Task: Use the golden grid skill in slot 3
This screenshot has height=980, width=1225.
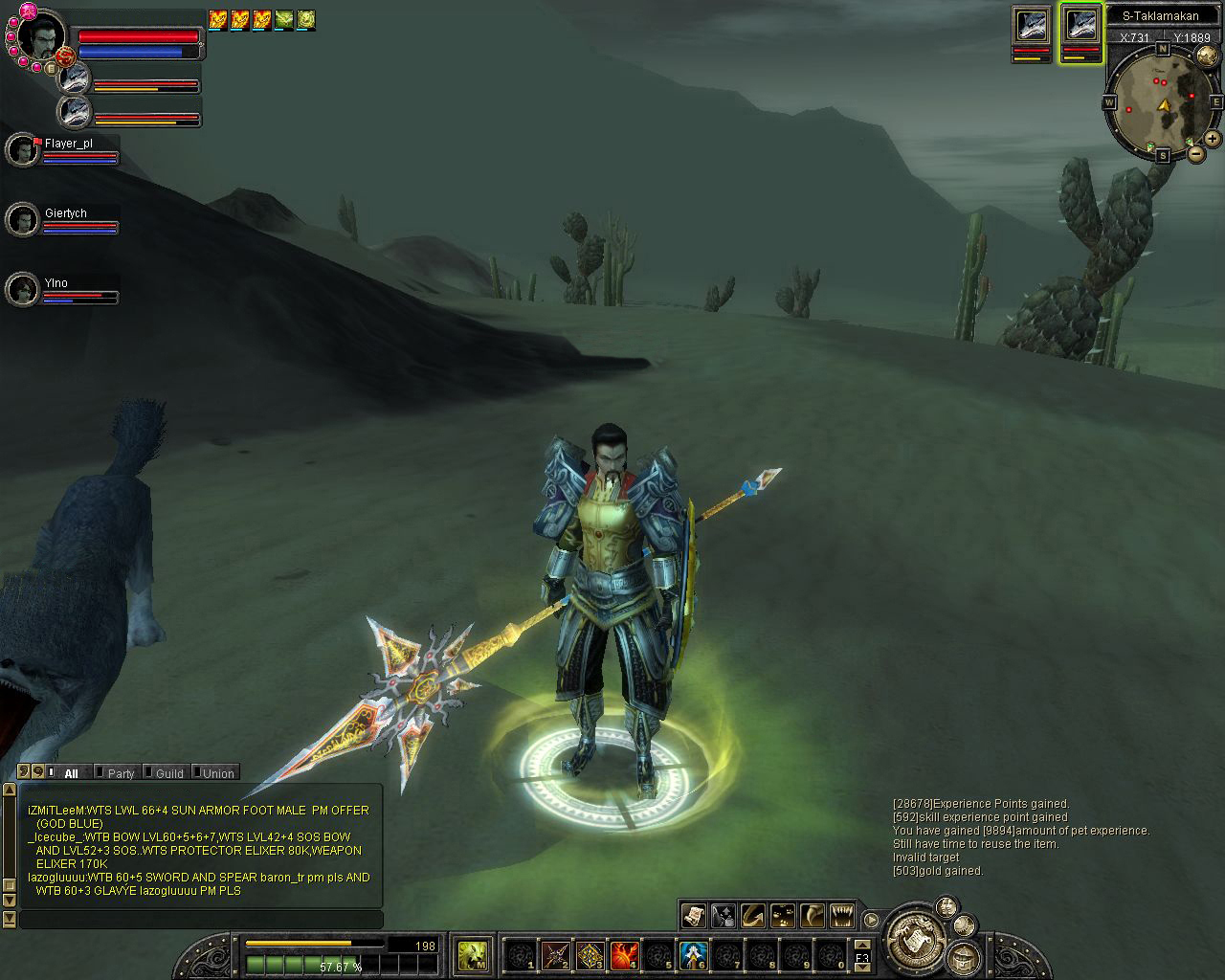Action: point(590,955)
